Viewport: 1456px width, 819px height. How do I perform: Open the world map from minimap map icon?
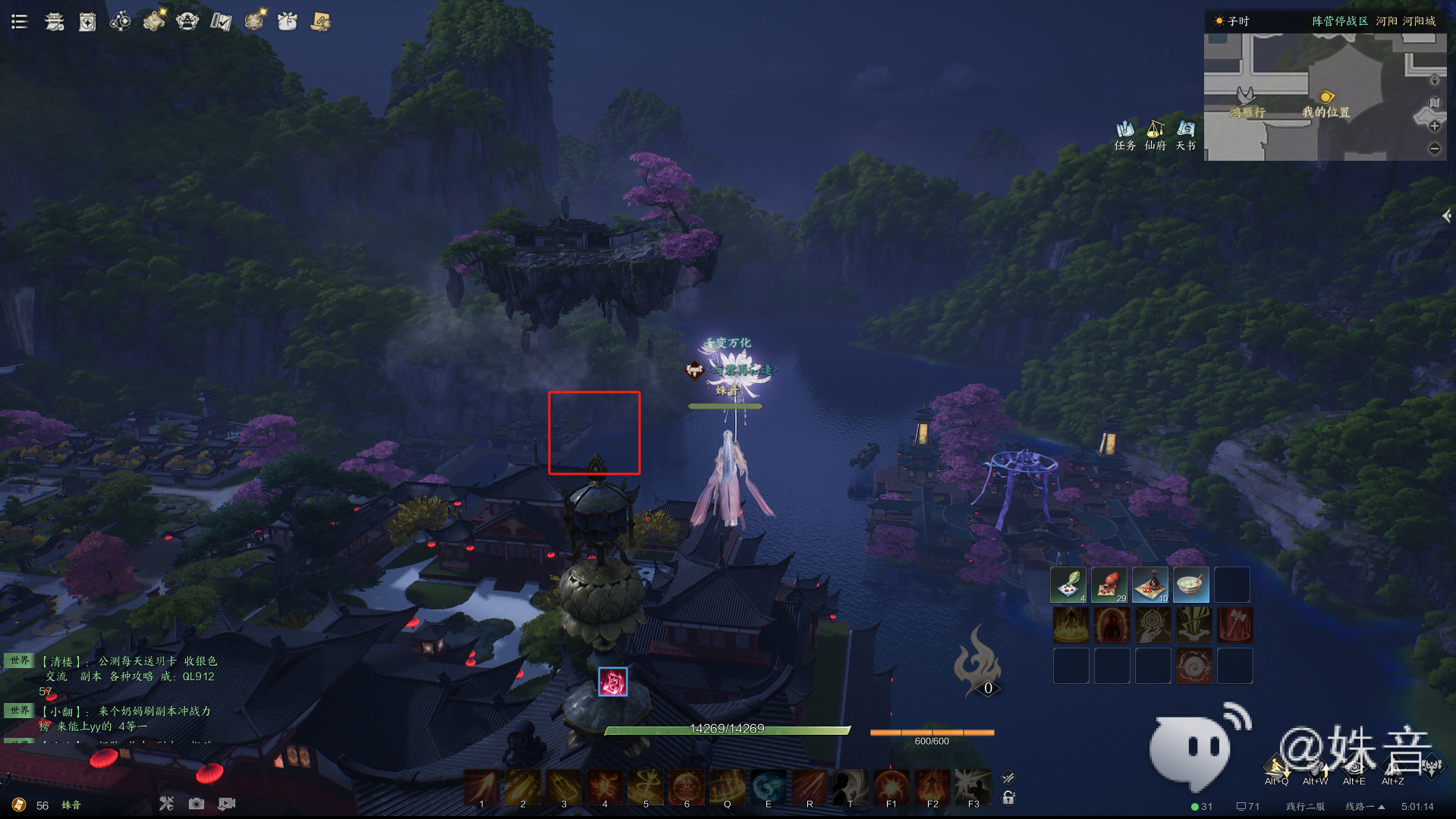point(1434,102)
